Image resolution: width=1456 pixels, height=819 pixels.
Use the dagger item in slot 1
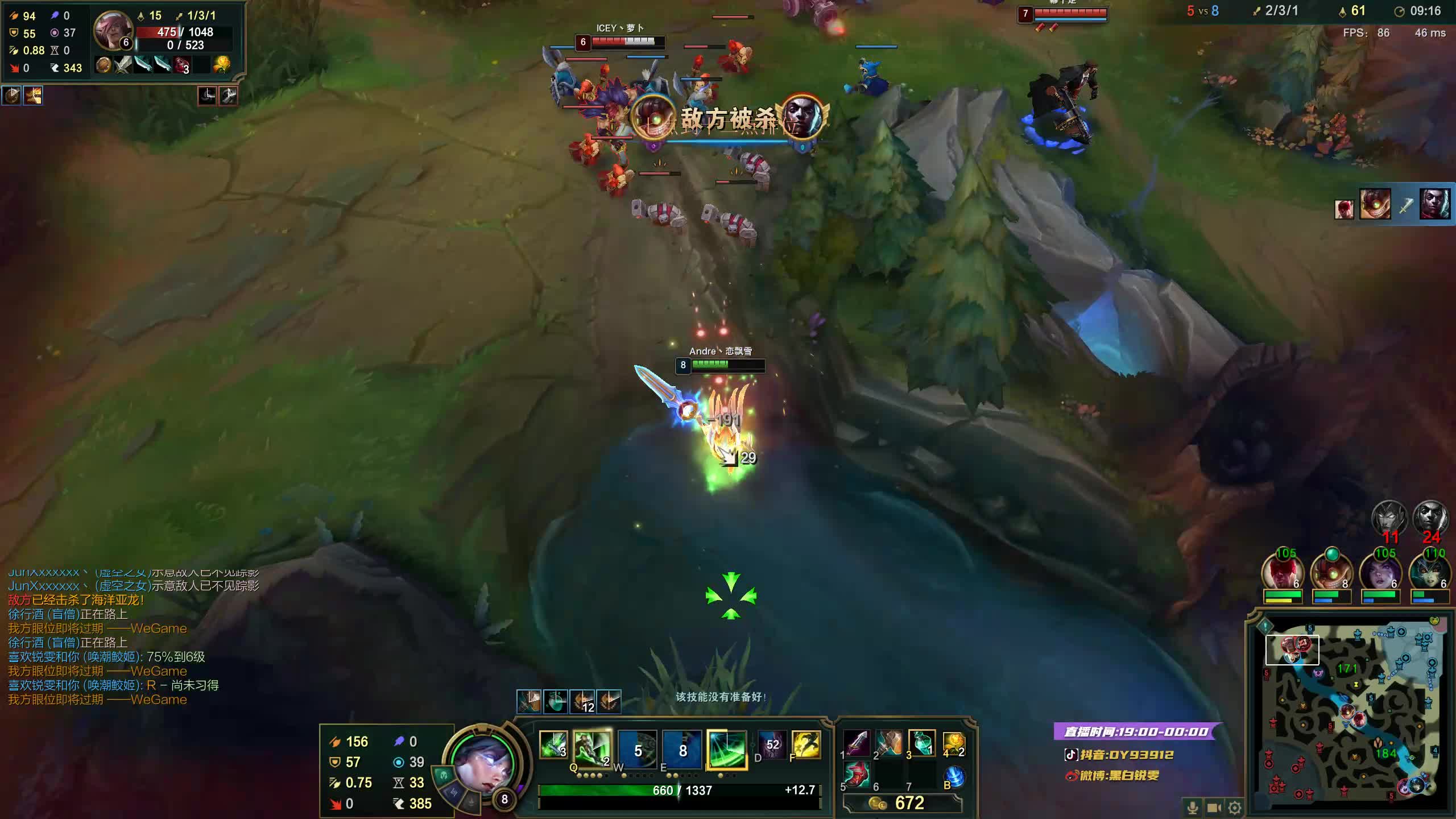[857, 743]
